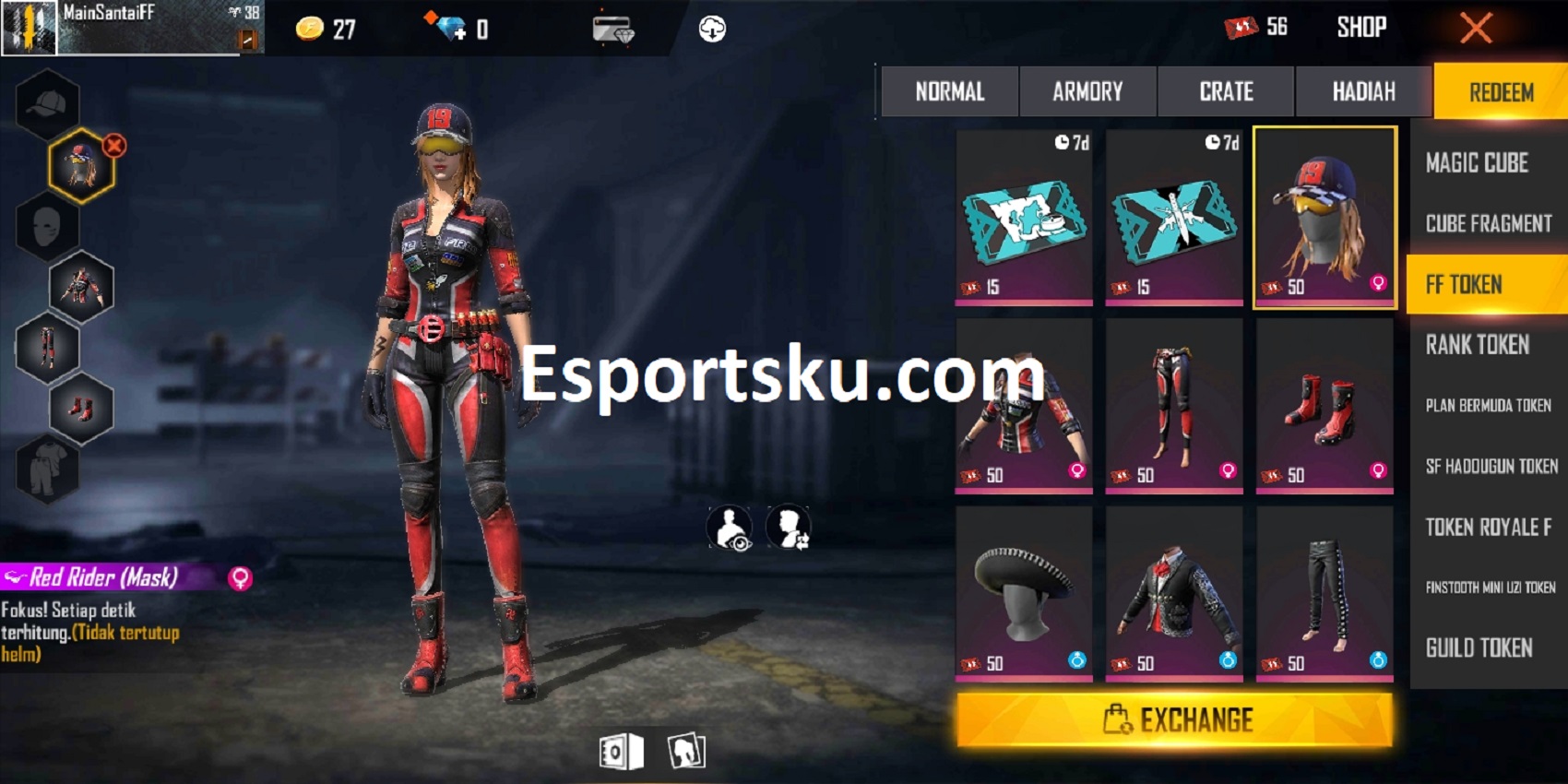1568x784 pixels.
Task: Select the Red Rider hat thumbnail in grid
Action: 1323,219
